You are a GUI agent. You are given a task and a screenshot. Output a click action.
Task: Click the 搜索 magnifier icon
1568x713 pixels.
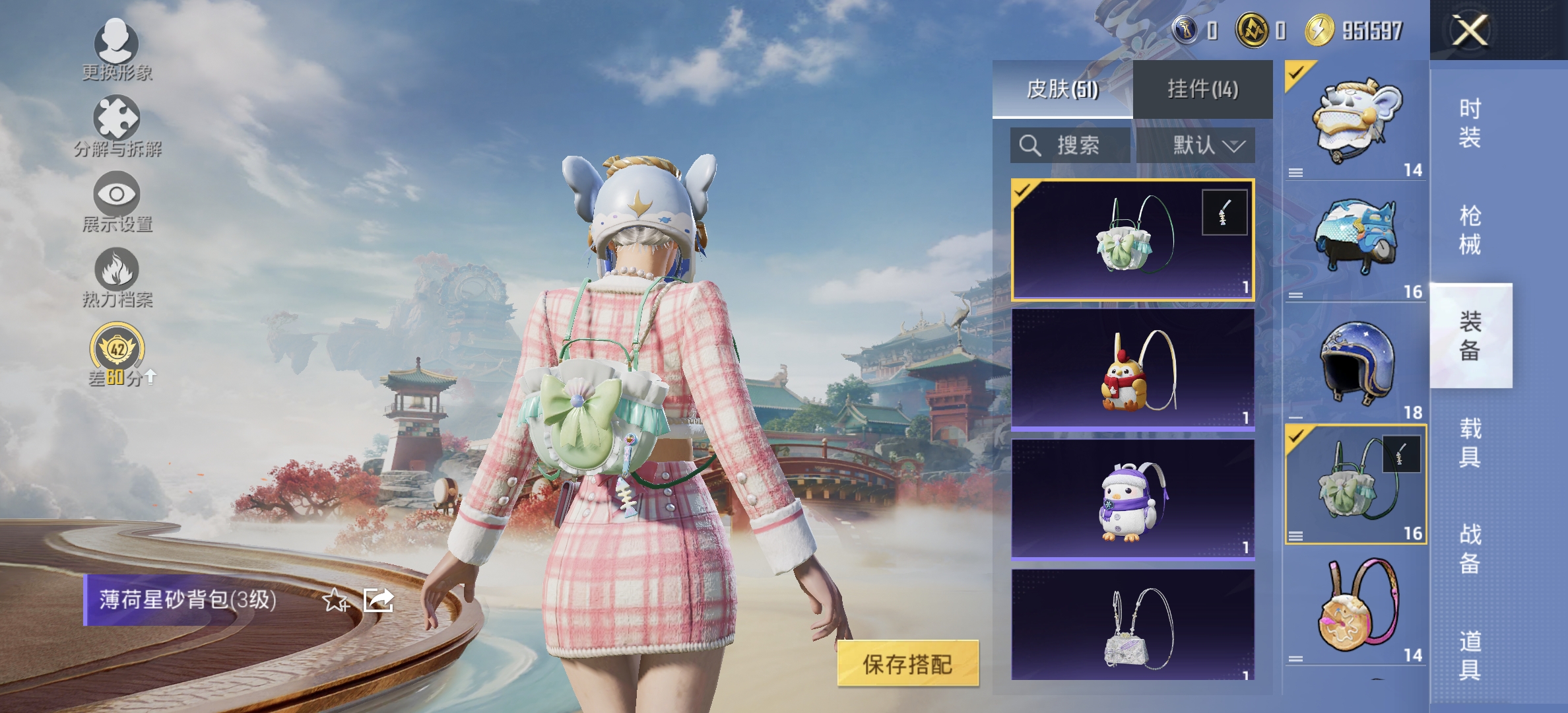tap(1029, 146)
